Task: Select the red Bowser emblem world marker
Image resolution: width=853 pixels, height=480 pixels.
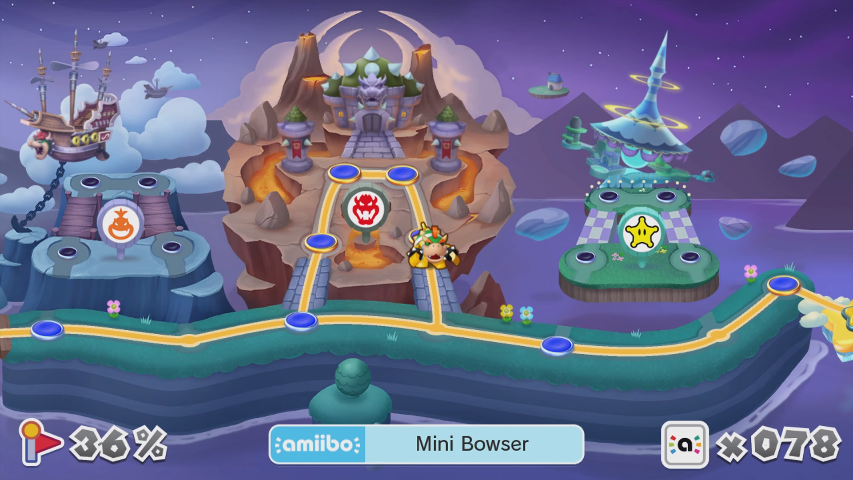Action: [362, 209]
